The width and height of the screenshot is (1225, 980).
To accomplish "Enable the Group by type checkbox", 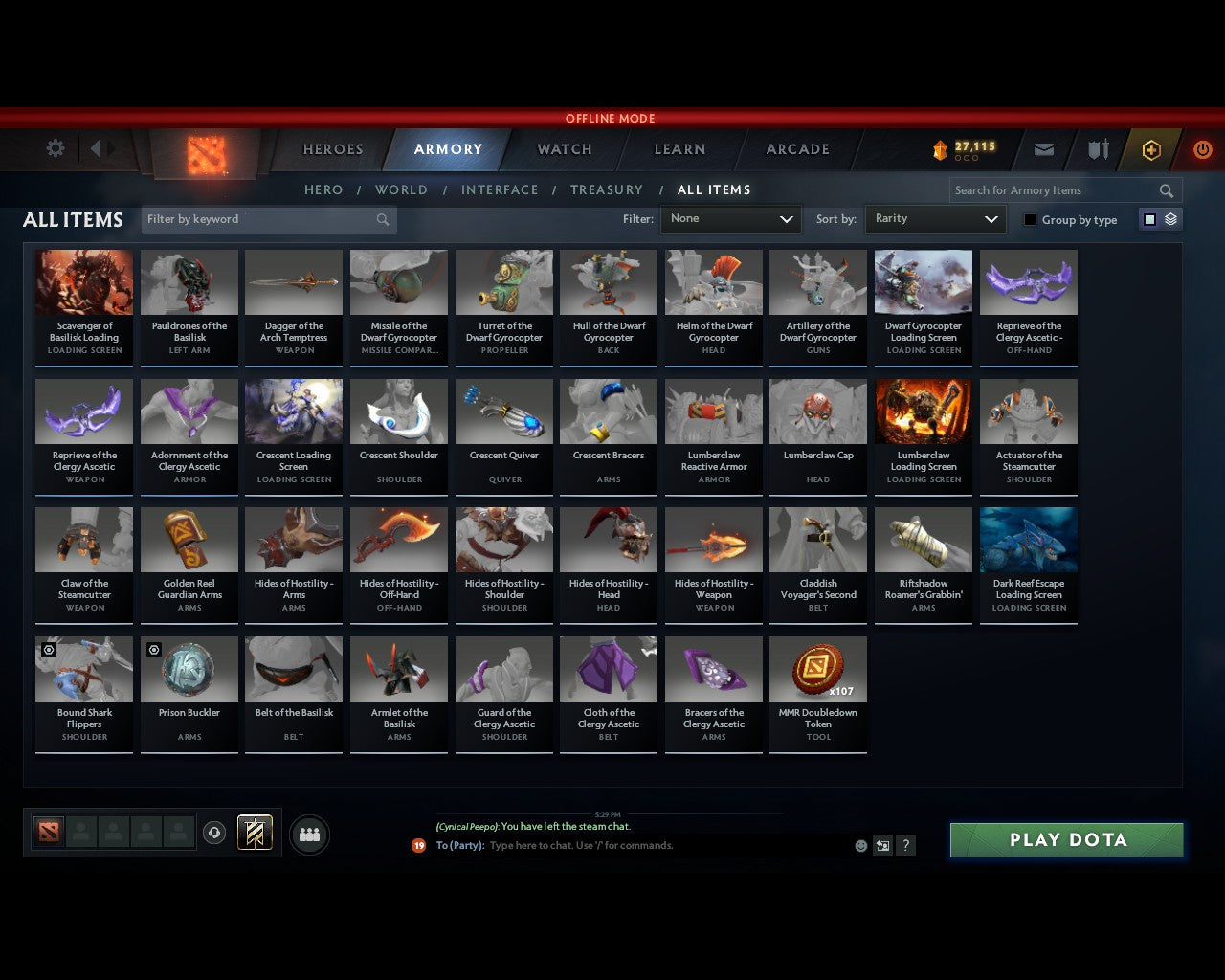I will [x=1029, y=219].
